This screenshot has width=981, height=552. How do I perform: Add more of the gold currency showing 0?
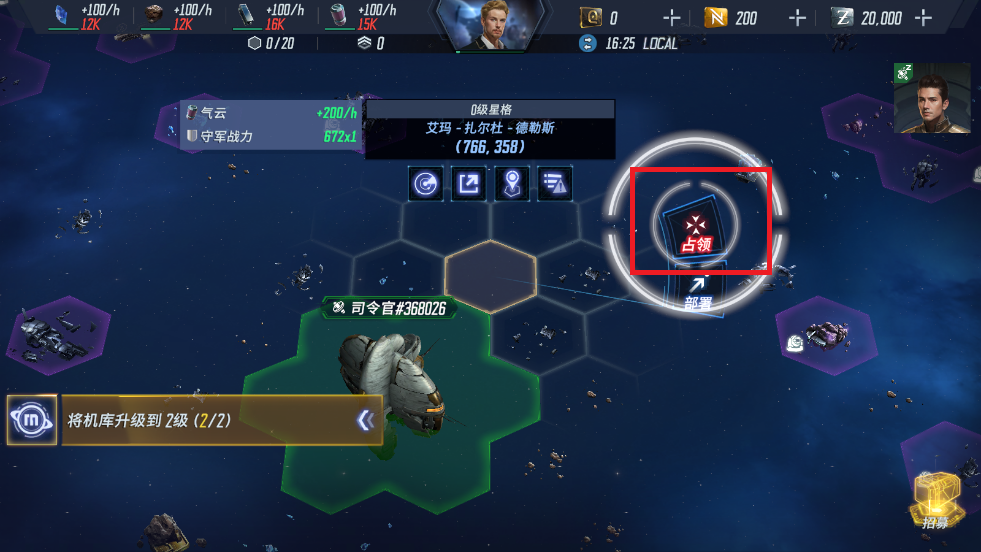coord(671,18)
